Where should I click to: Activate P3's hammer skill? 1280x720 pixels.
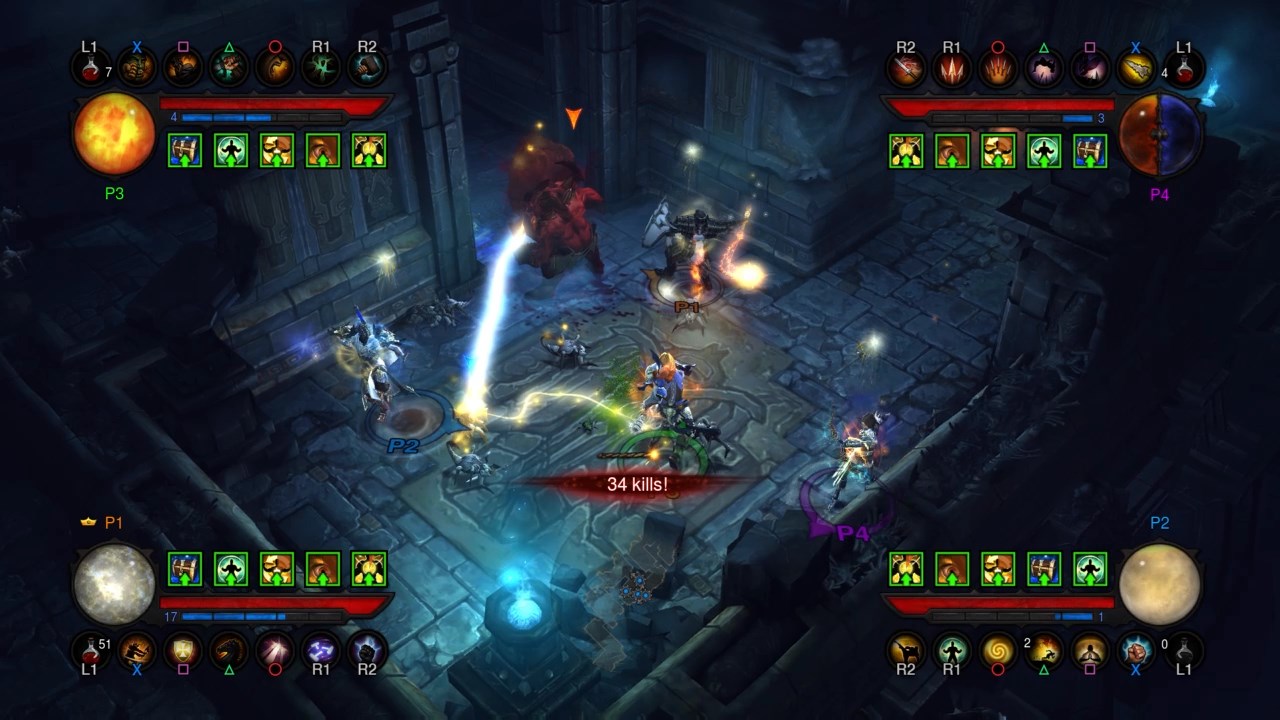[367, 69]
